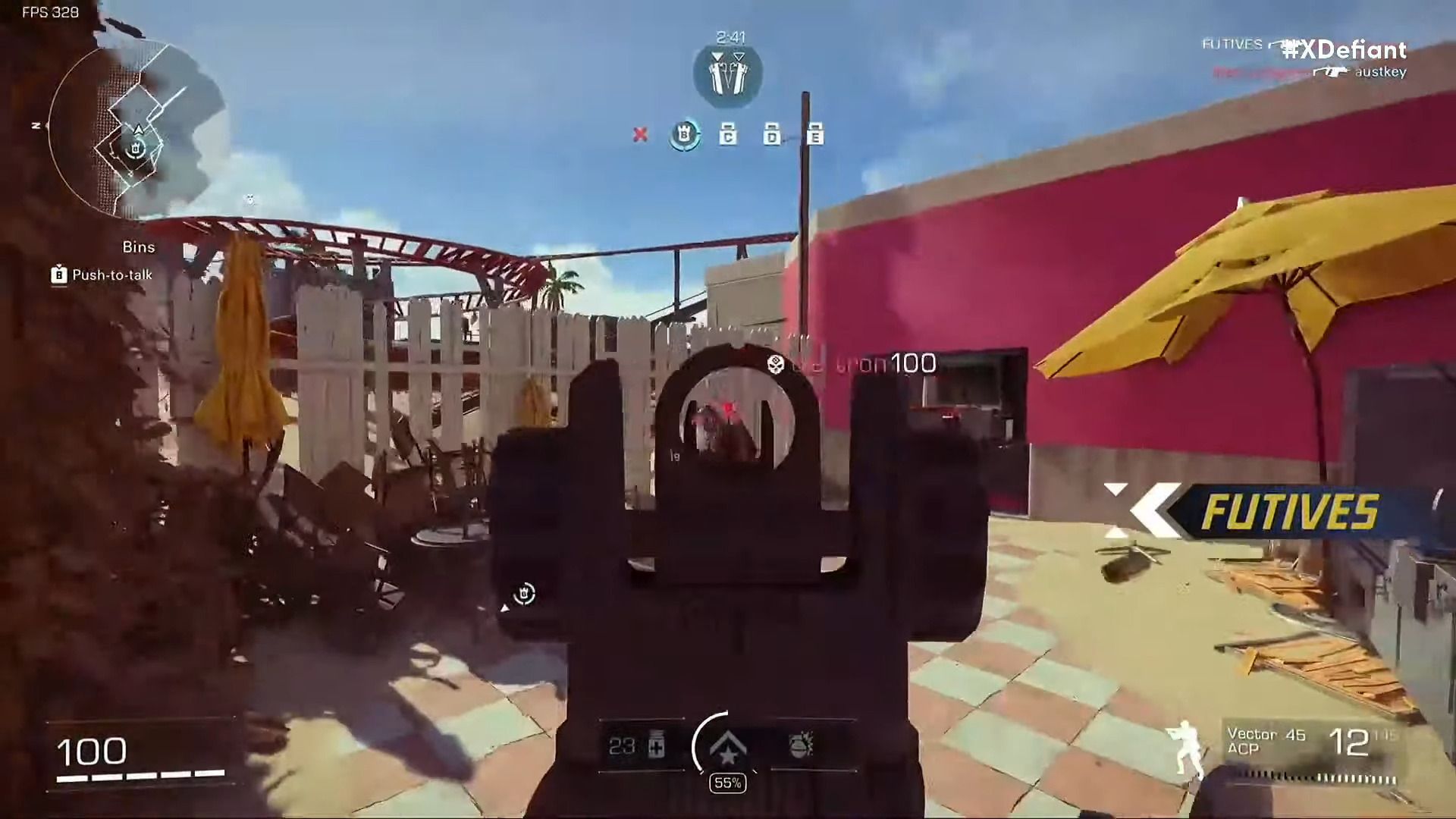Viewport: 1456px width, 819px height.
Task: Click the locked zone E icon
Action: tap(816, 133)
